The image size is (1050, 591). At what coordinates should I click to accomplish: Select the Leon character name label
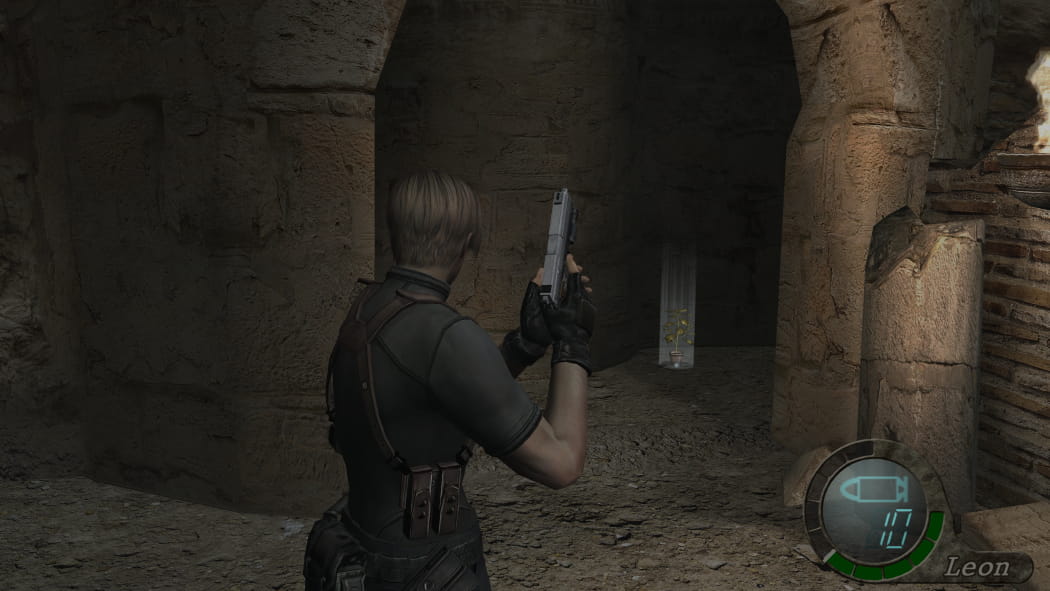pyautogui.click(x=977, y=568)
